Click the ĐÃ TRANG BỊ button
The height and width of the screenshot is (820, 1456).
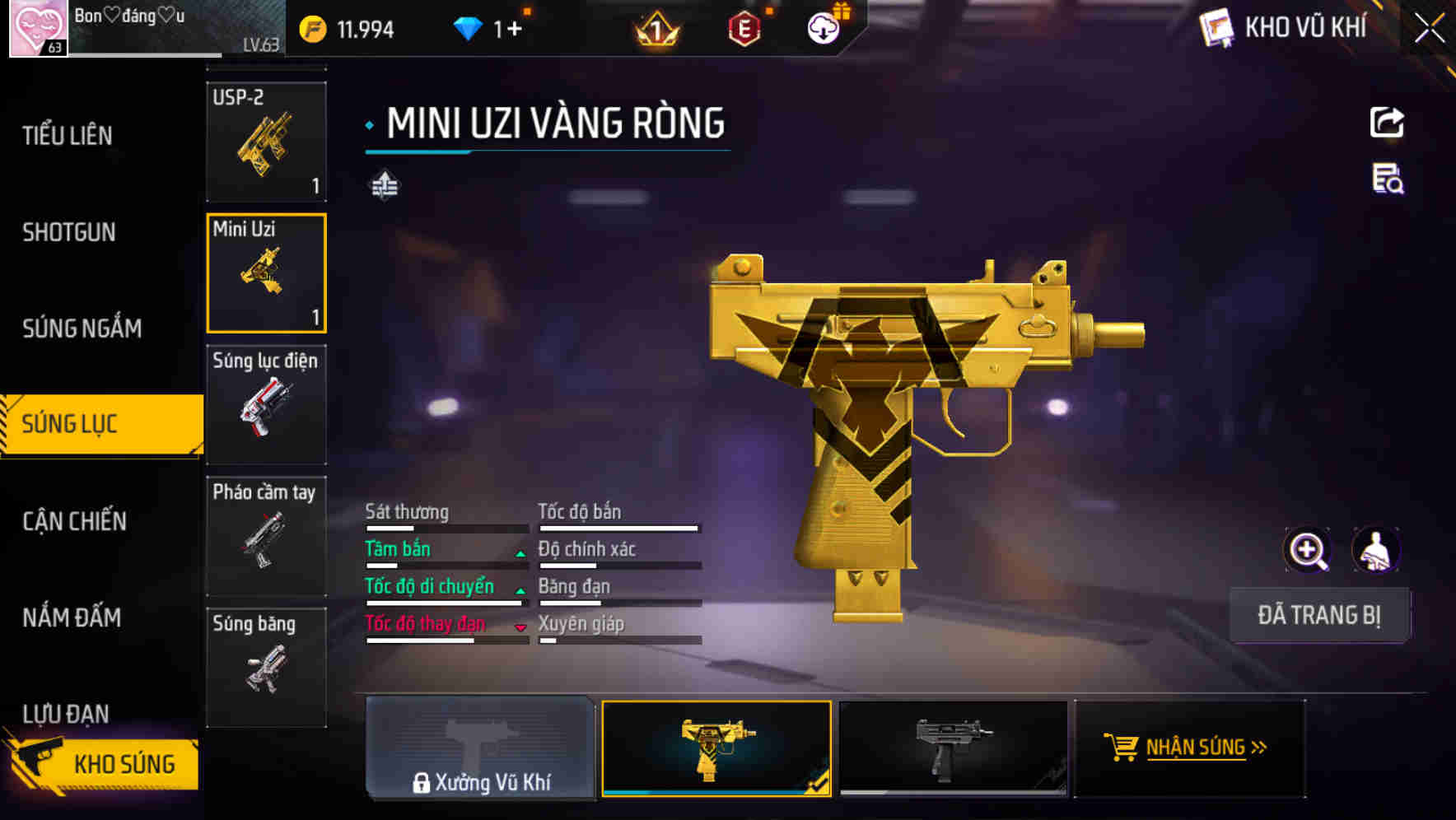tap(1318, 615)
